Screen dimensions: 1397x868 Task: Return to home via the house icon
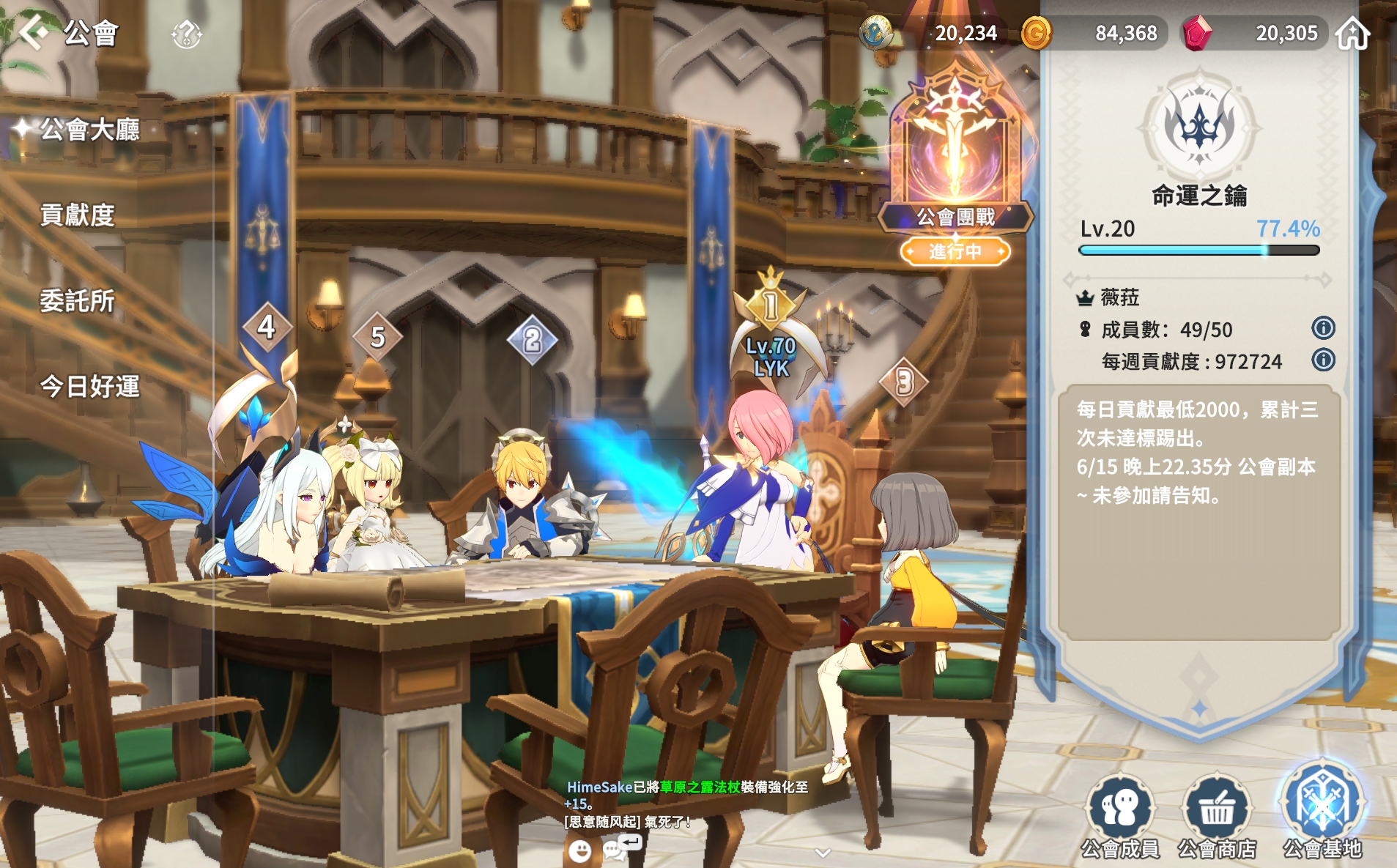(1352, 34)
